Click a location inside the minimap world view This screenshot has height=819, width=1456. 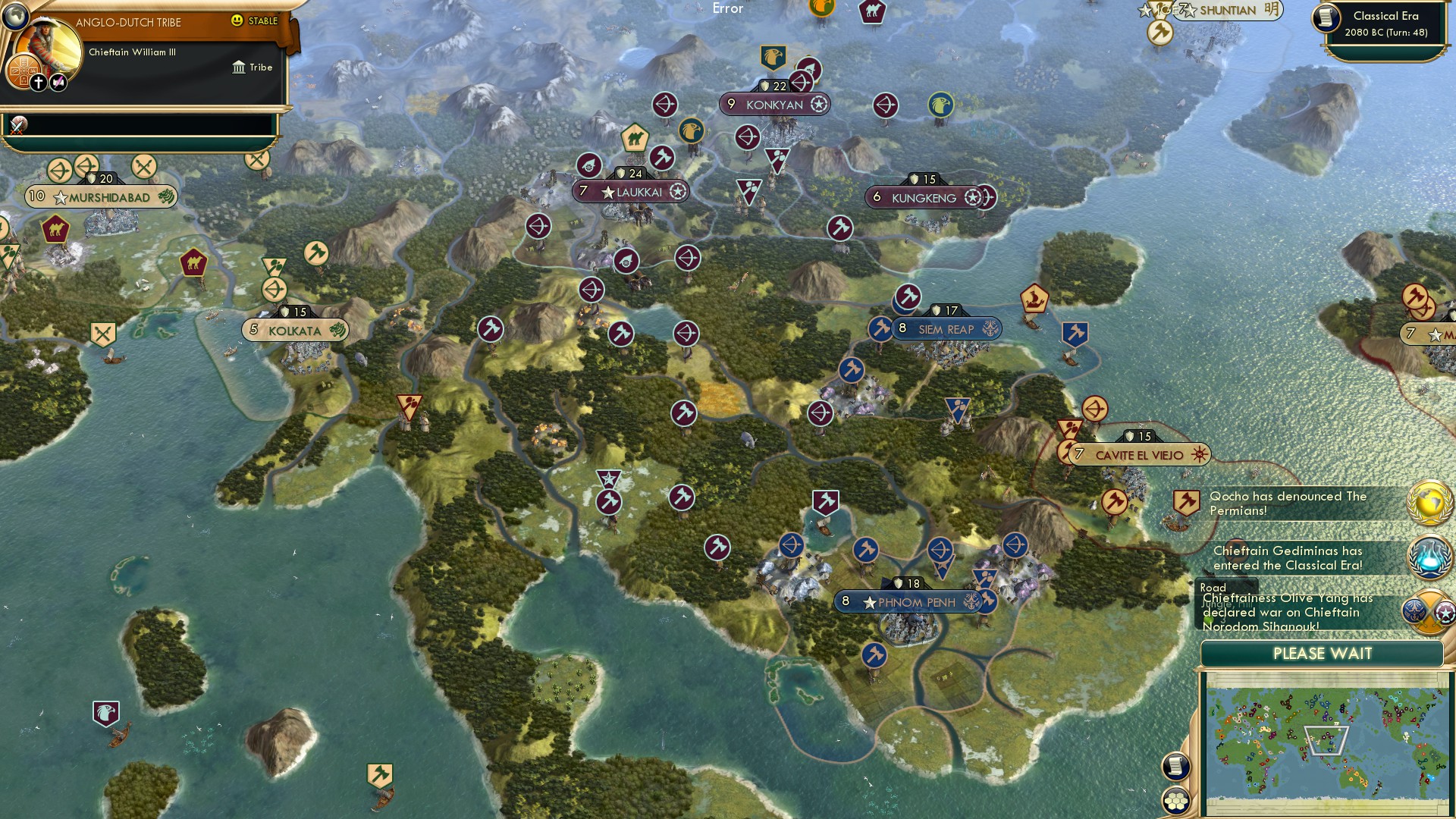click(x=1327, y=739)
